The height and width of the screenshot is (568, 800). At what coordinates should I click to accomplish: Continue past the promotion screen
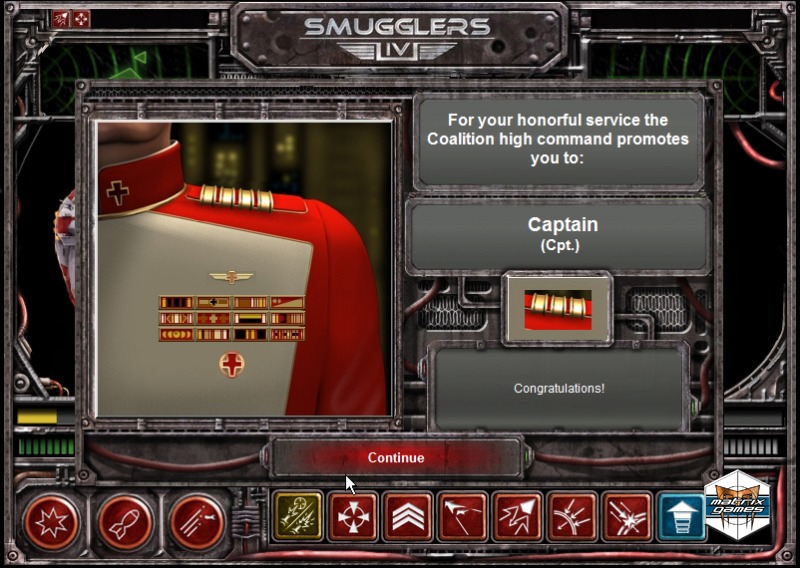tap(396, 457)
